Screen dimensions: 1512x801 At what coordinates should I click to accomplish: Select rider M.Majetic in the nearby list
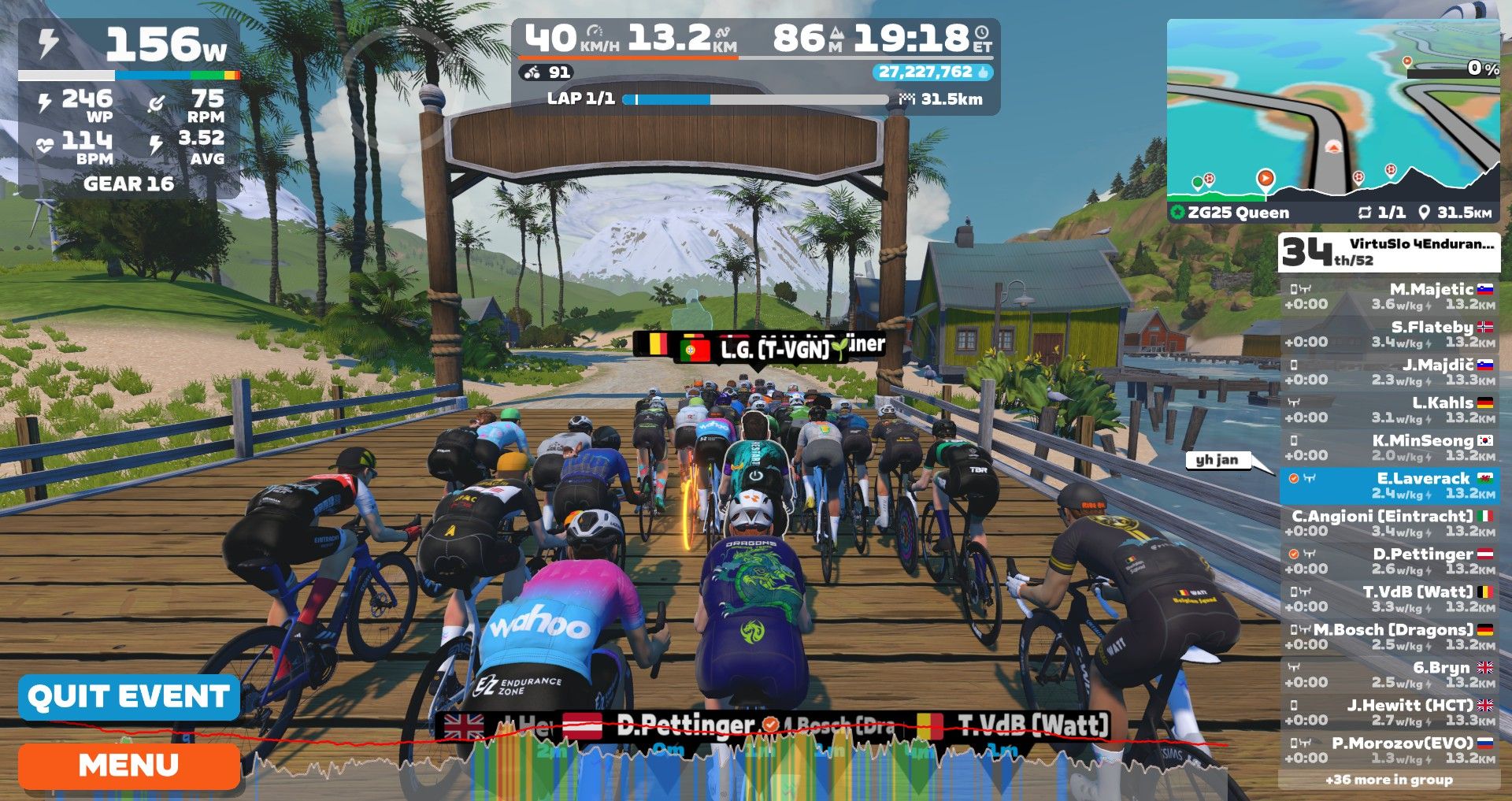1389,296
